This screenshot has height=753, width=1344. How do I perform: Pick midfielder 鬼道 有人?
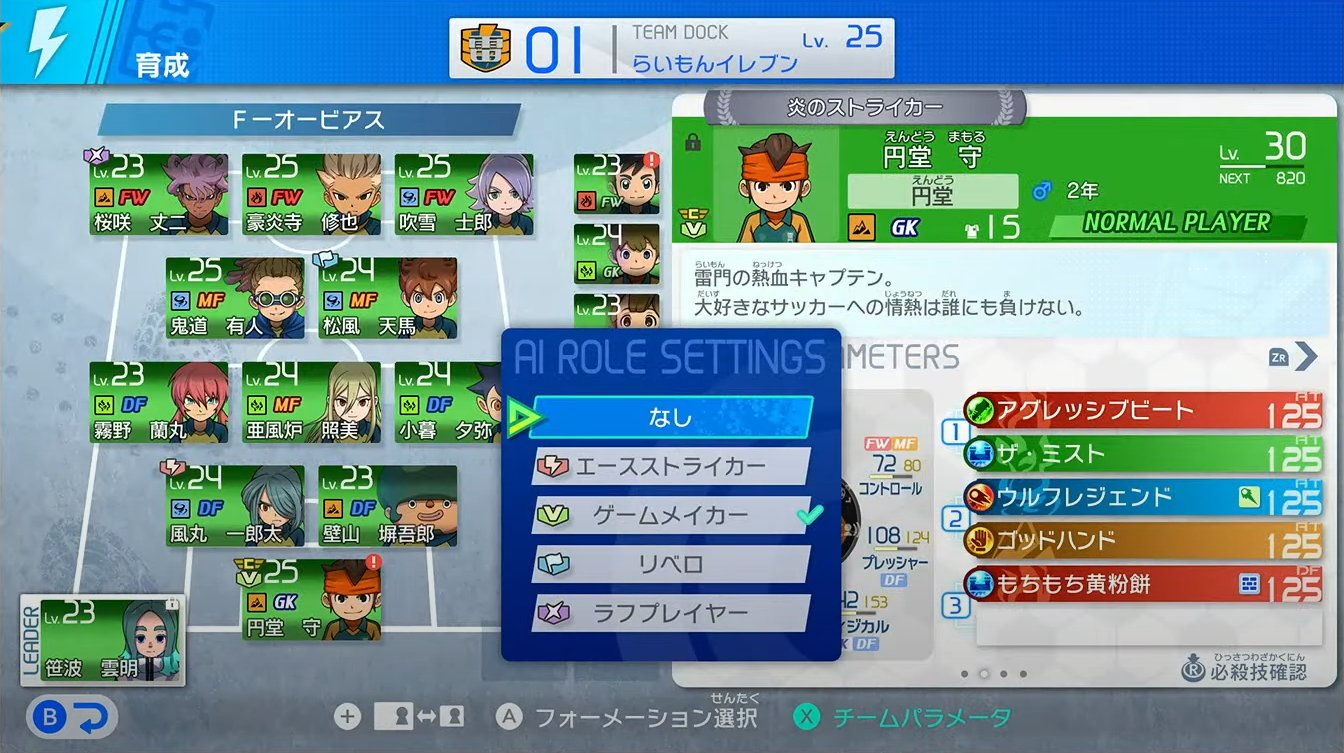[x=235, y=298]
